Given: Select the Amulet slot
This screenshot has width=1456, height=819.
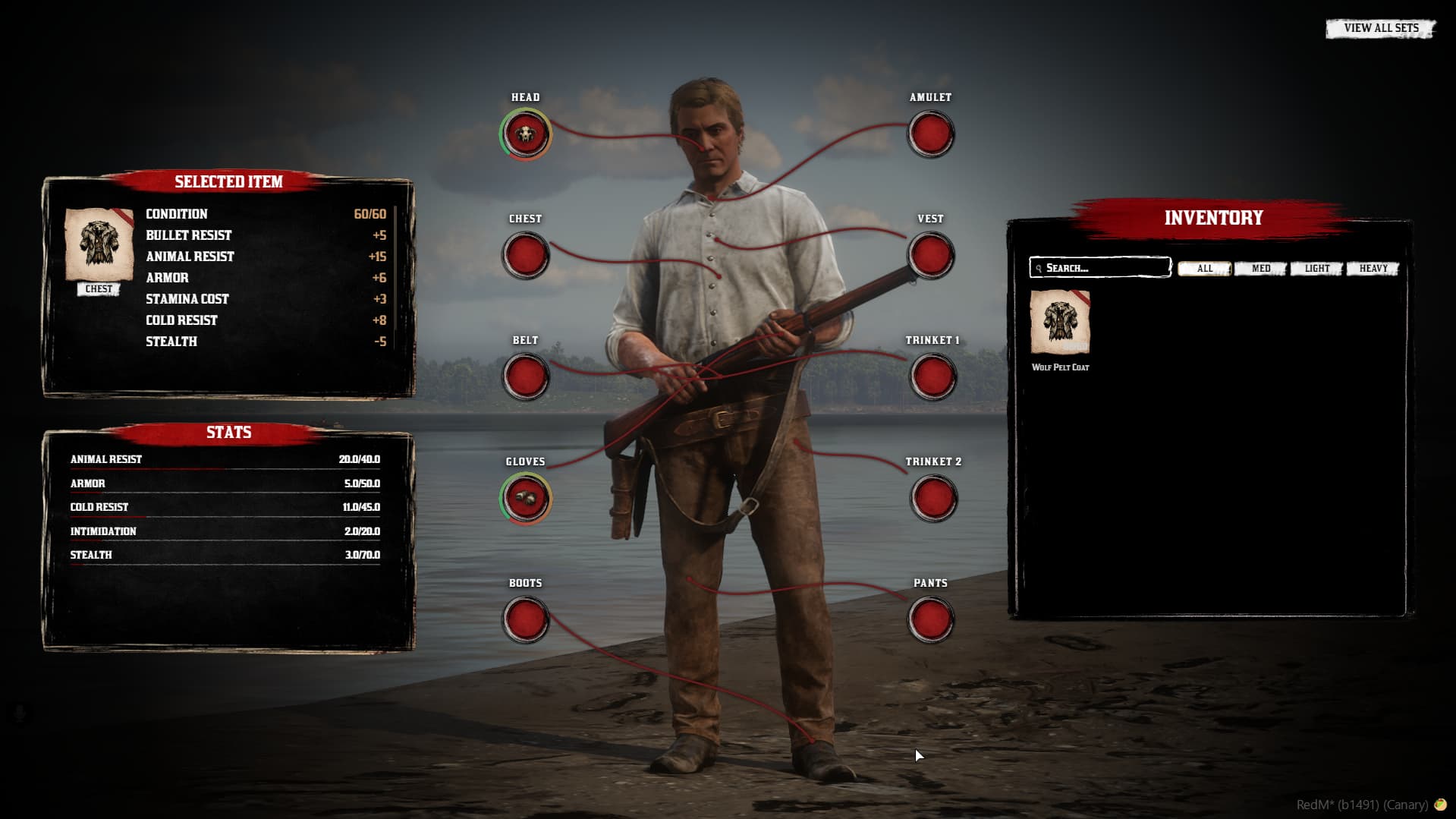Looking at the screenshot, I should tap(931, 134).
